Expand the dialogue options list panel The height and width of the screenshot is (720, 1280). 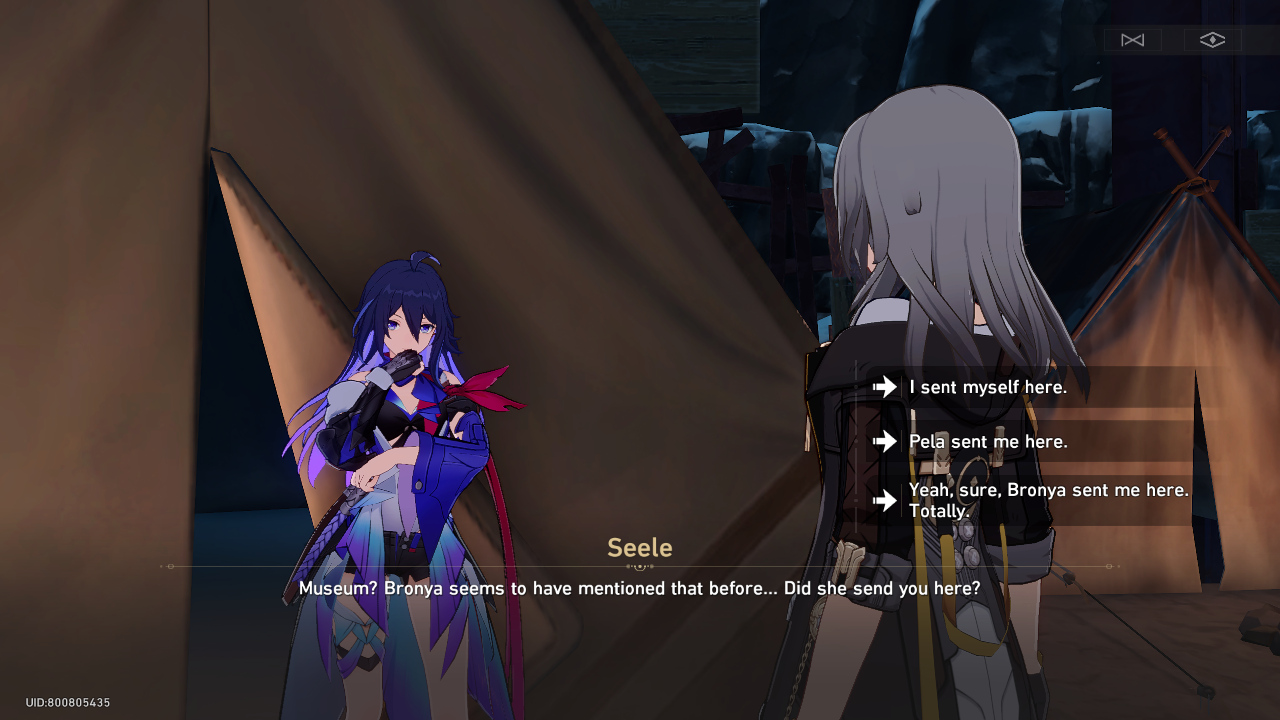1030,441
